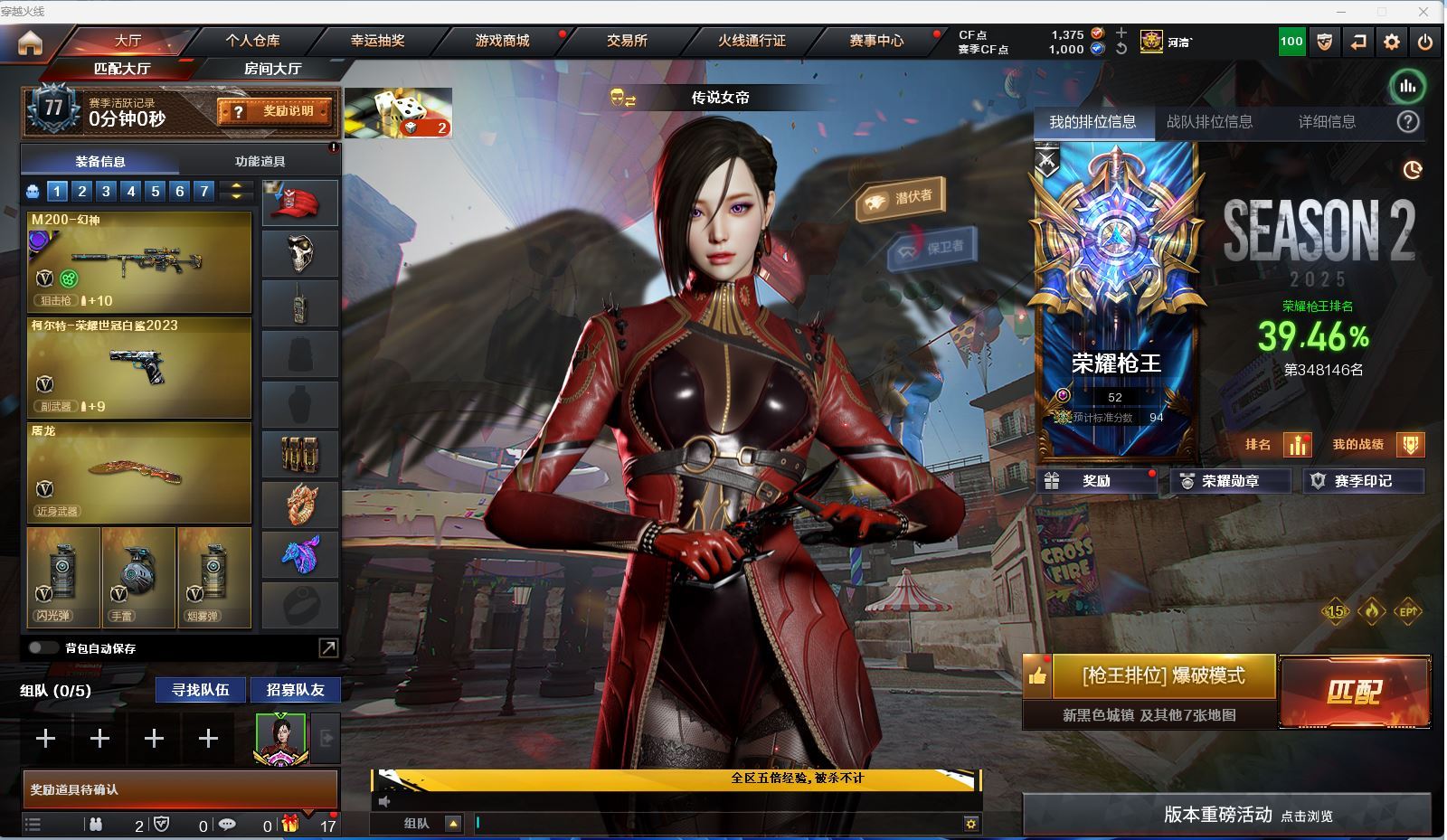Open the 个人仓库 menu
This screenshot has width=1447, height=840.
[252, 41]
